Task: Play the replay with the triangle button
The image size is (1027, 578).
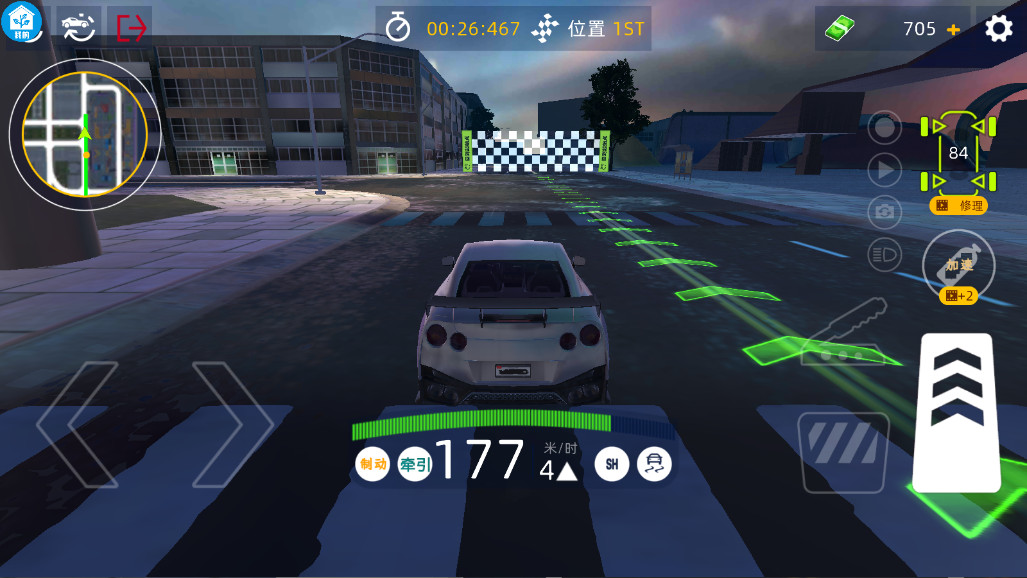Action: (885, 170)
